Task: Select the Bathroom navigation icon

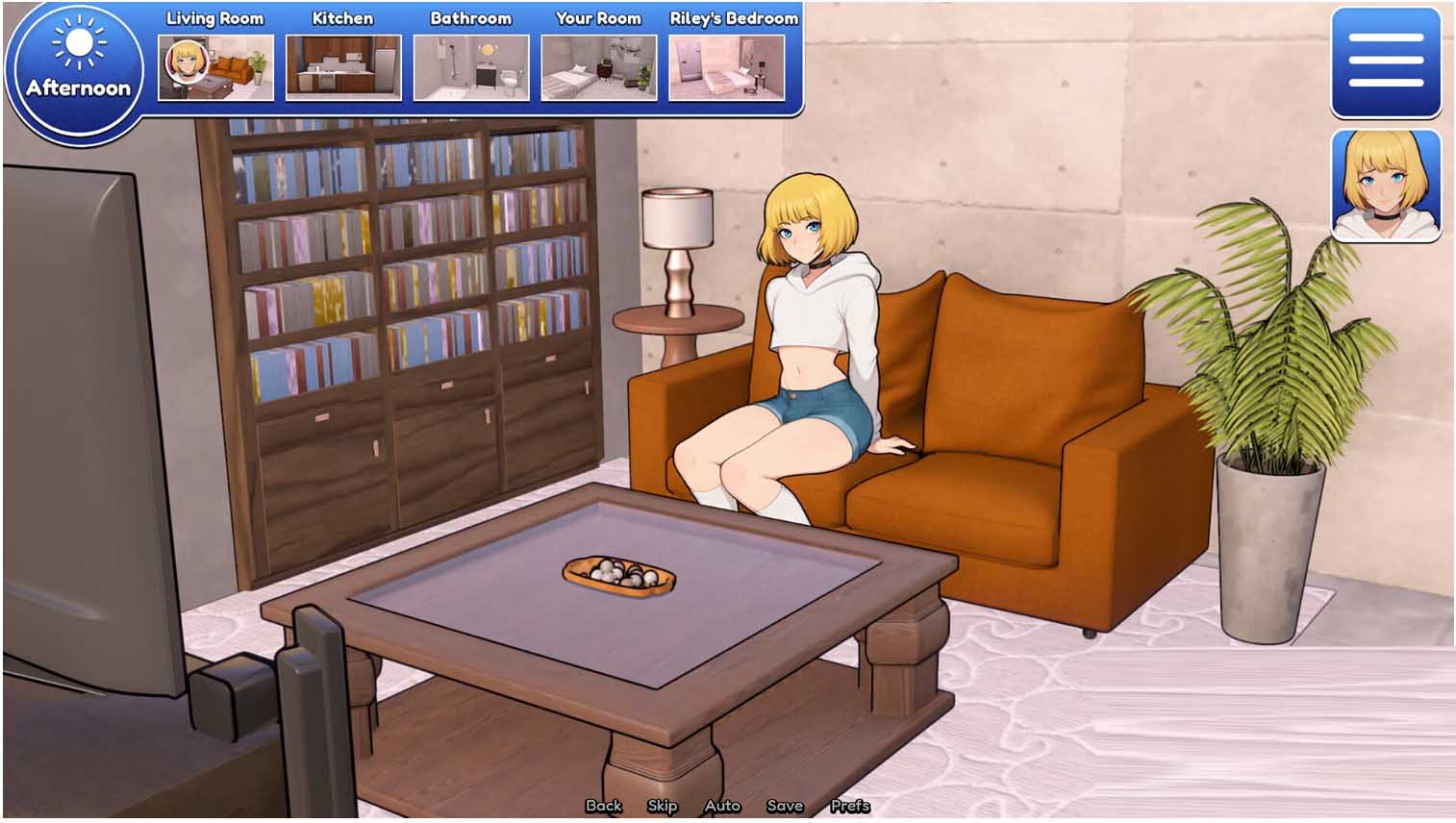Action: coord(470,67)
